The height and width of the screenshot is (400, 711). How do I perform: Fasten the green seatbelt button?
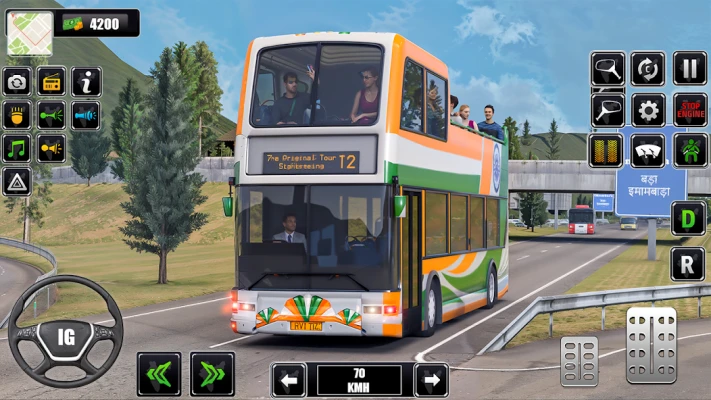(689, 150)
